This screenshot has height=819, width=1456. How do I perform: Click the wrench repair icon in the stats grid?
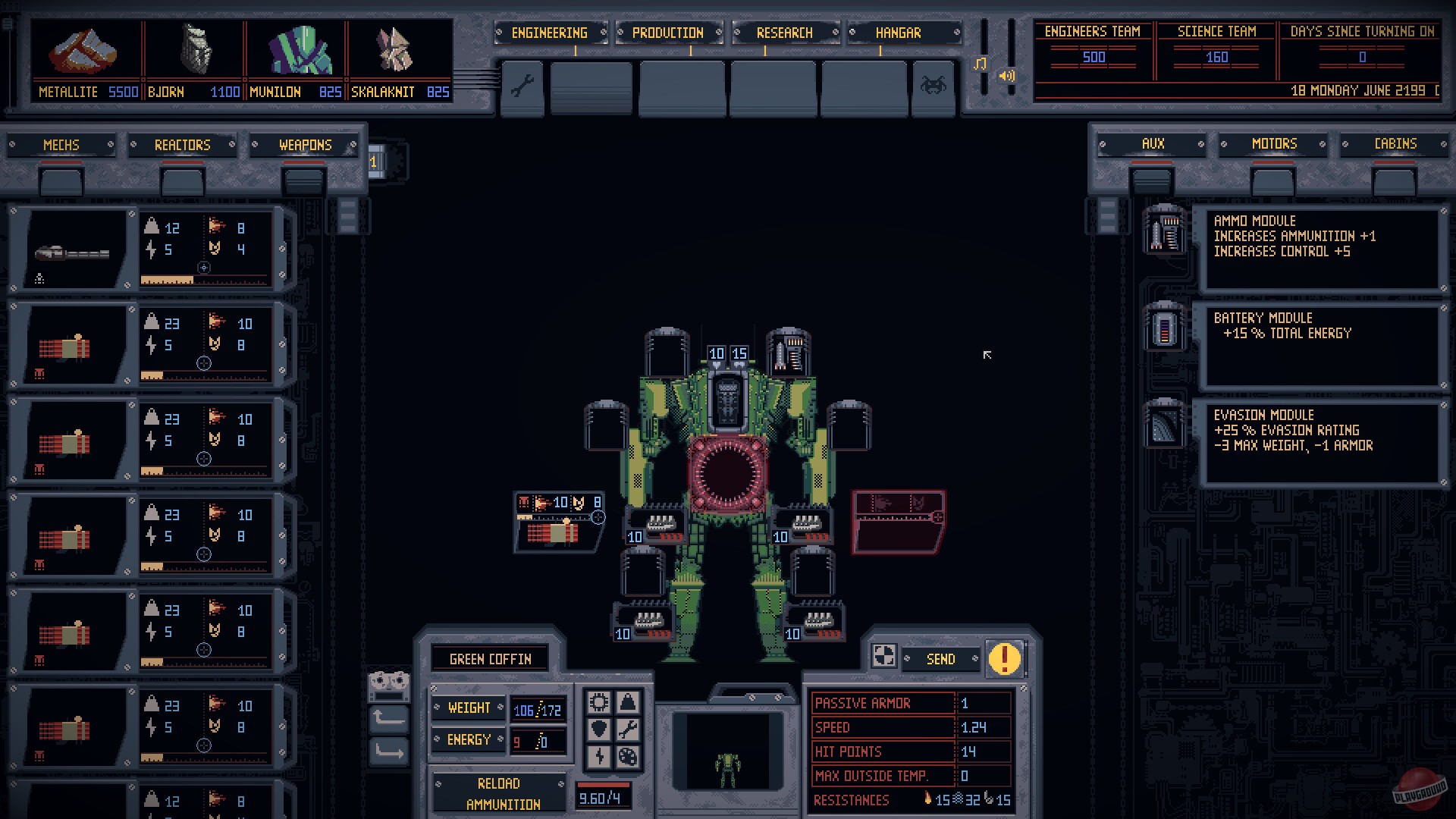coord(628,730)
